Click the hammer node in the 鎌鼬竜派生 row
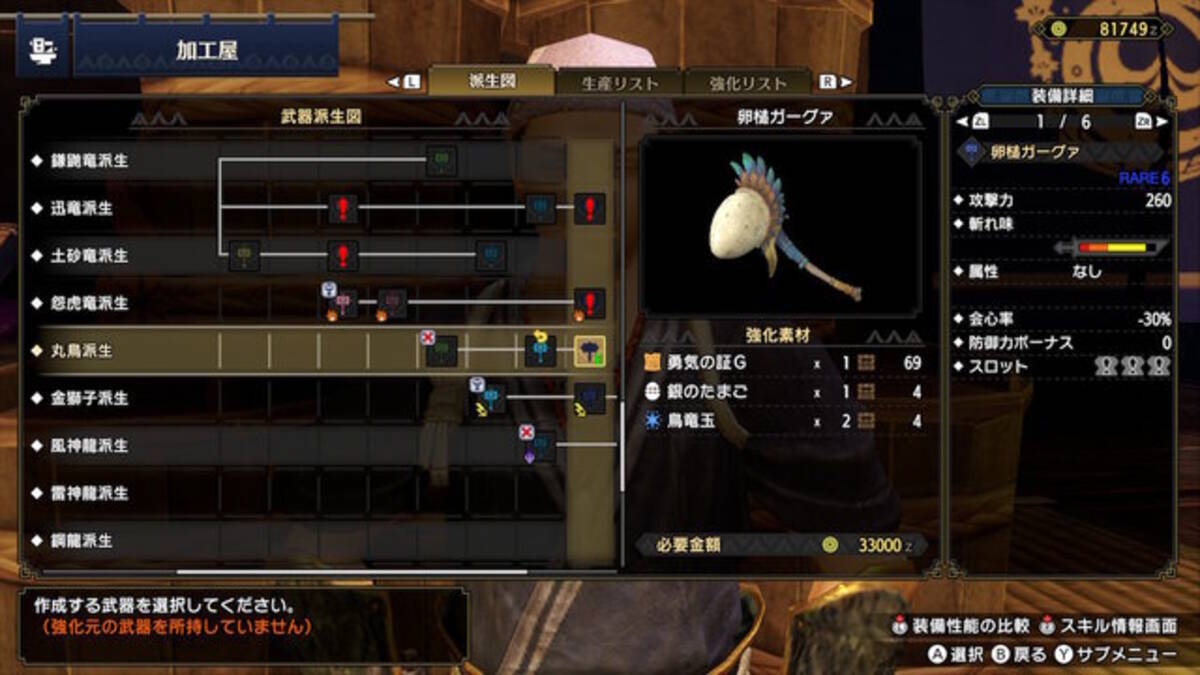The height and width of the screenshot is (675, 1200). [x=441, y=160]
